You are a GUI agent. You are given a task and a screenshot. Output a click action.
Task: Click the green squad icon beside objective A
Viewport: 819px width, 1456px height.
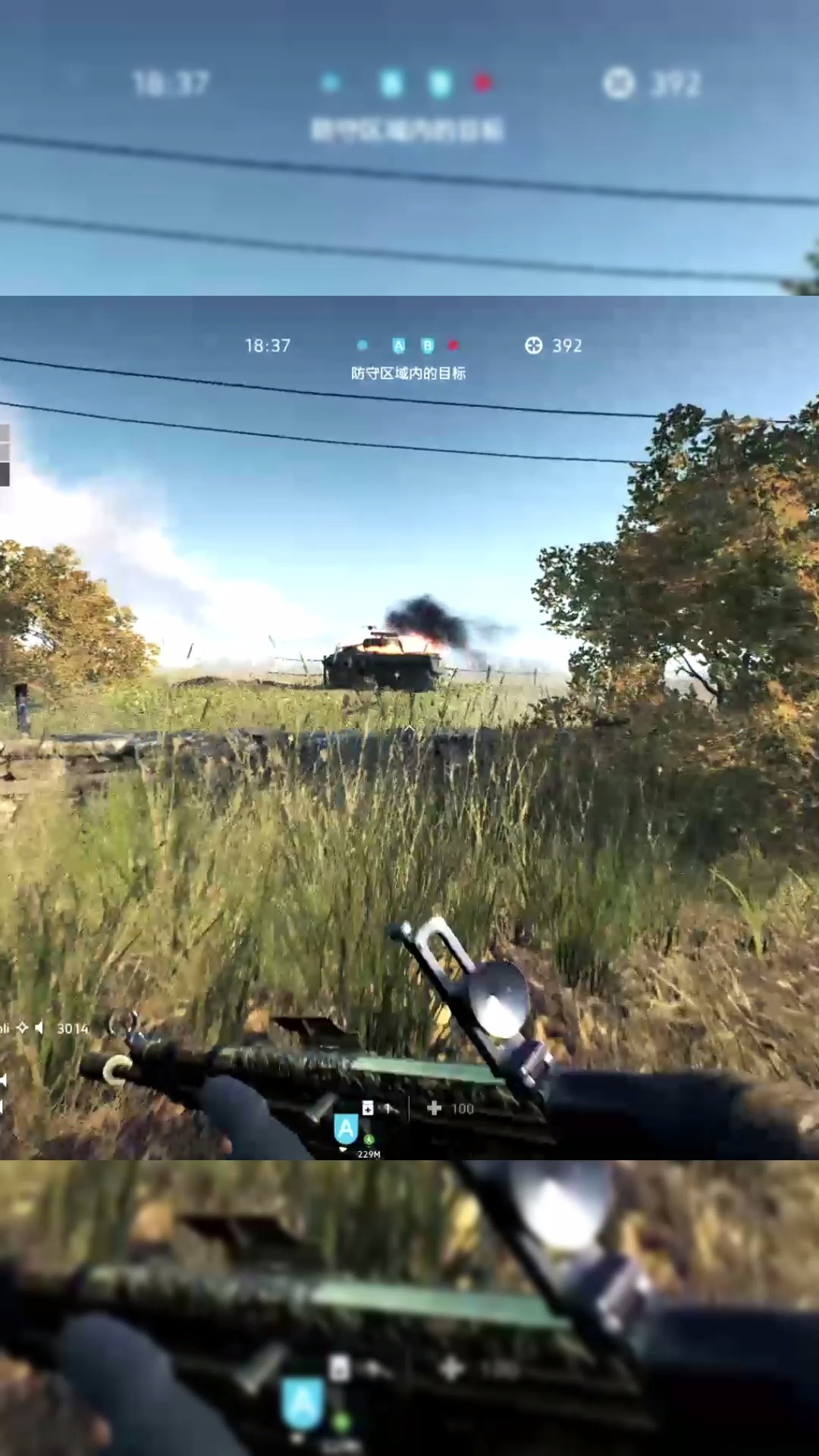coord(369,1139)
